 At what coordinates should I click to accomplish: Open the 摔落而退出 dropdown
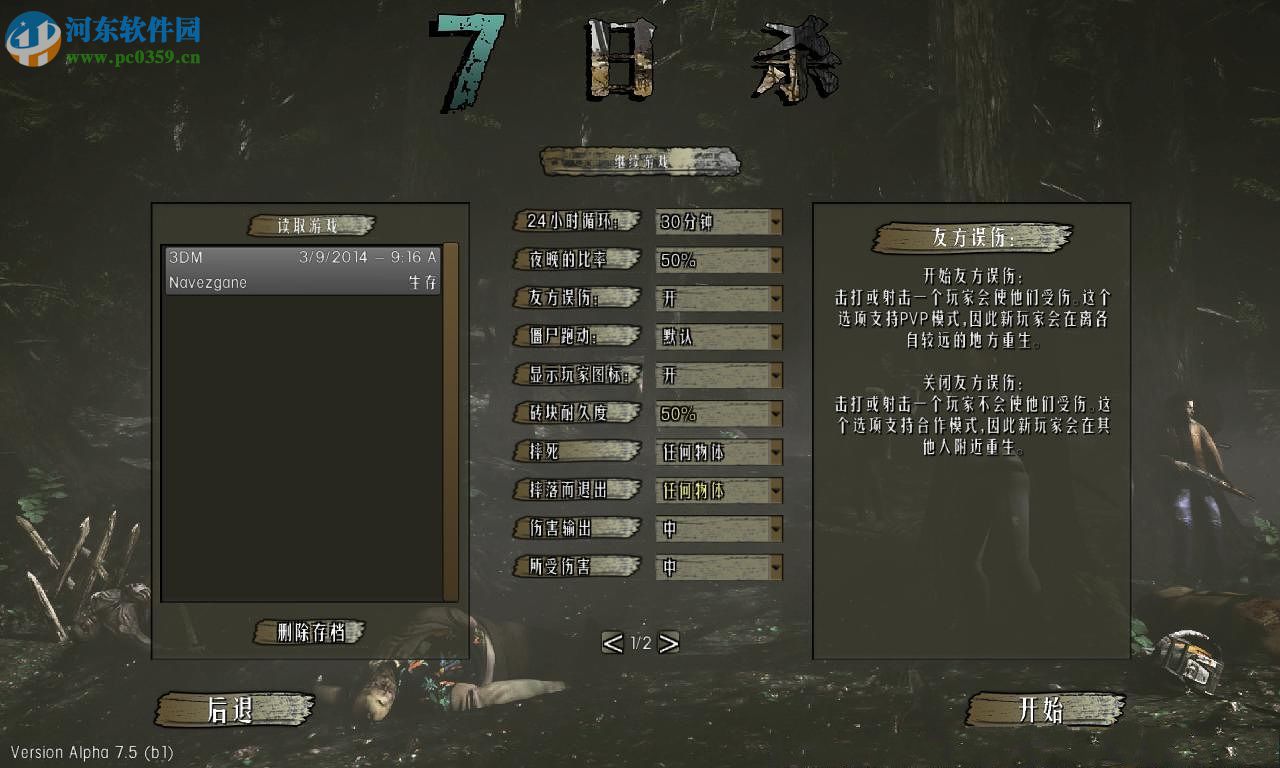tap(719, 491)
